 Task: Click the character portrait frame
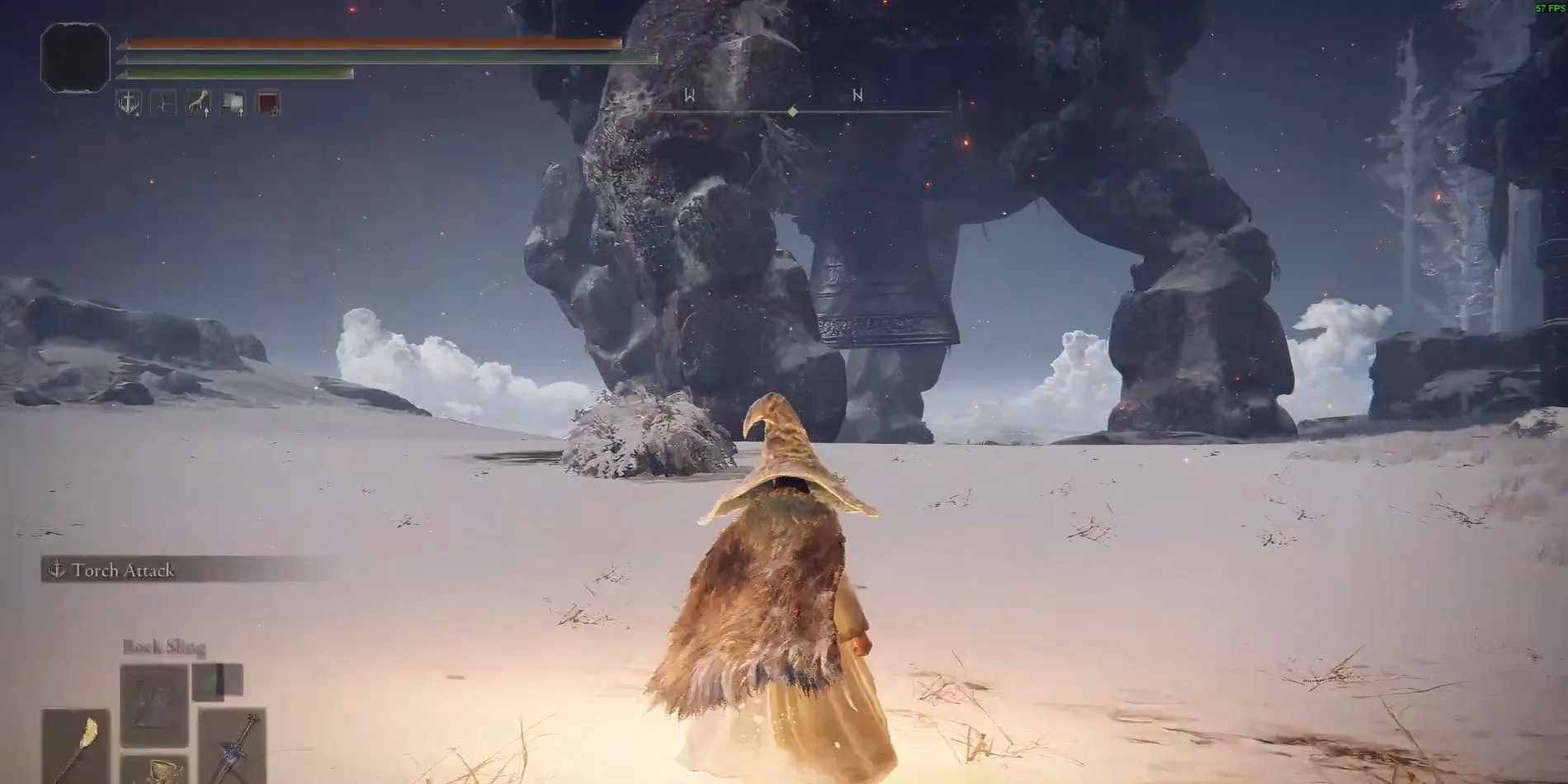coord(75,57)
